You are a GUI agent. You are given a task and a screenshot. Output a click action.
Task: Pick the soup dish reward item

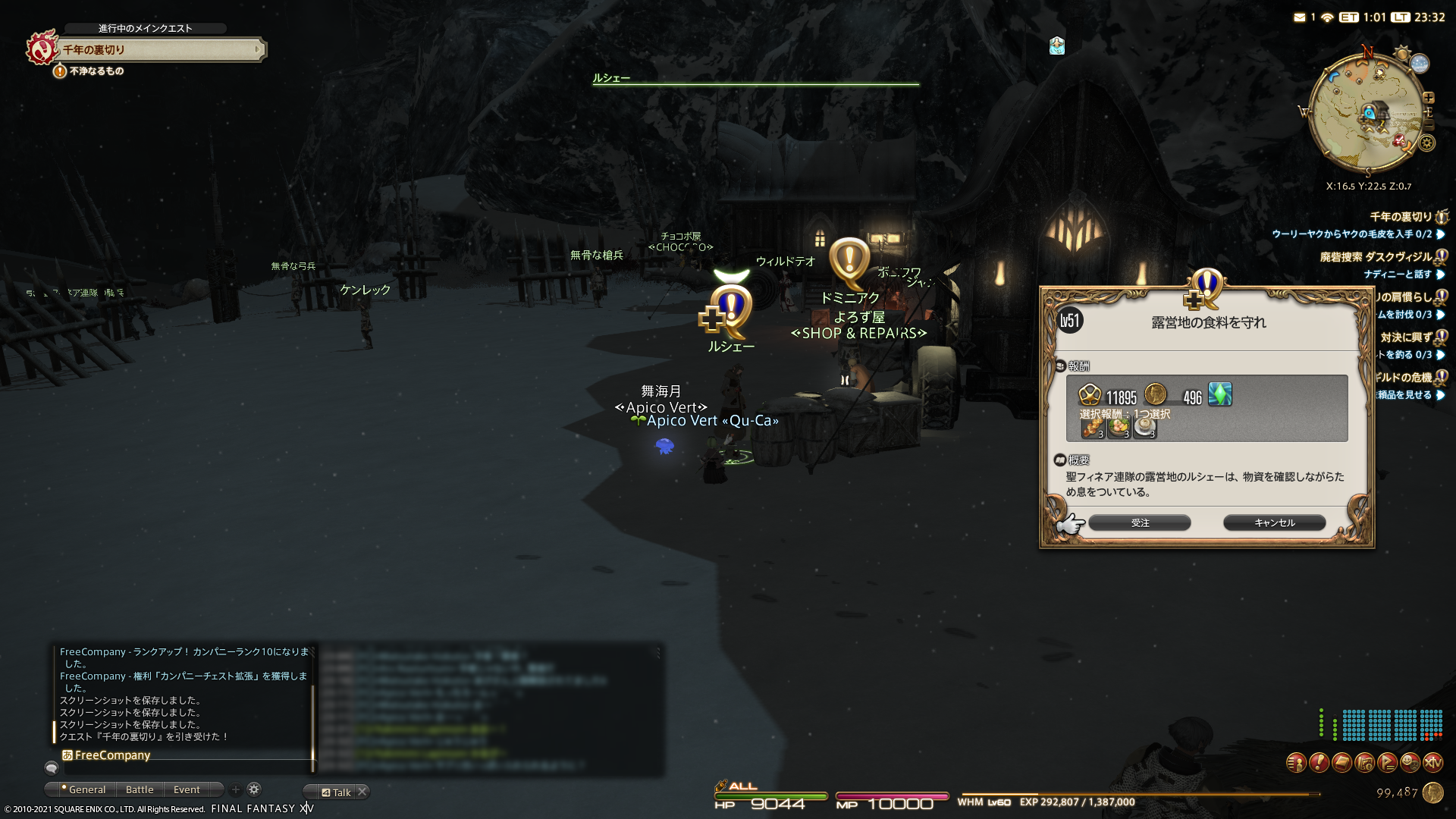(x=1144, y=428)
